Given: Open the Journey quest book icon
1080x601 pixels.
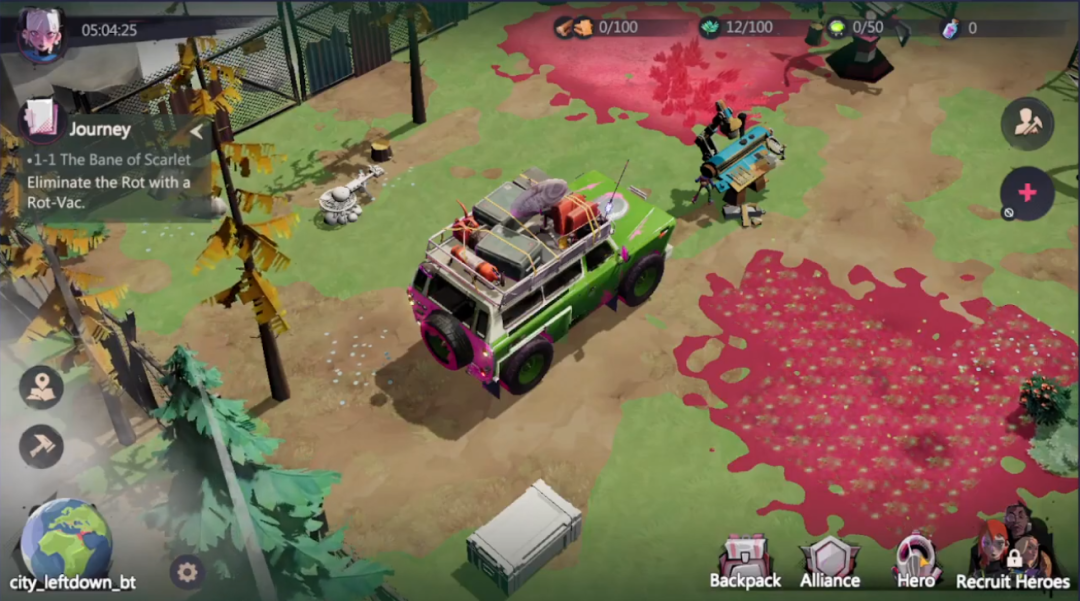Looking at the screenshot, I should click(42, 121).
